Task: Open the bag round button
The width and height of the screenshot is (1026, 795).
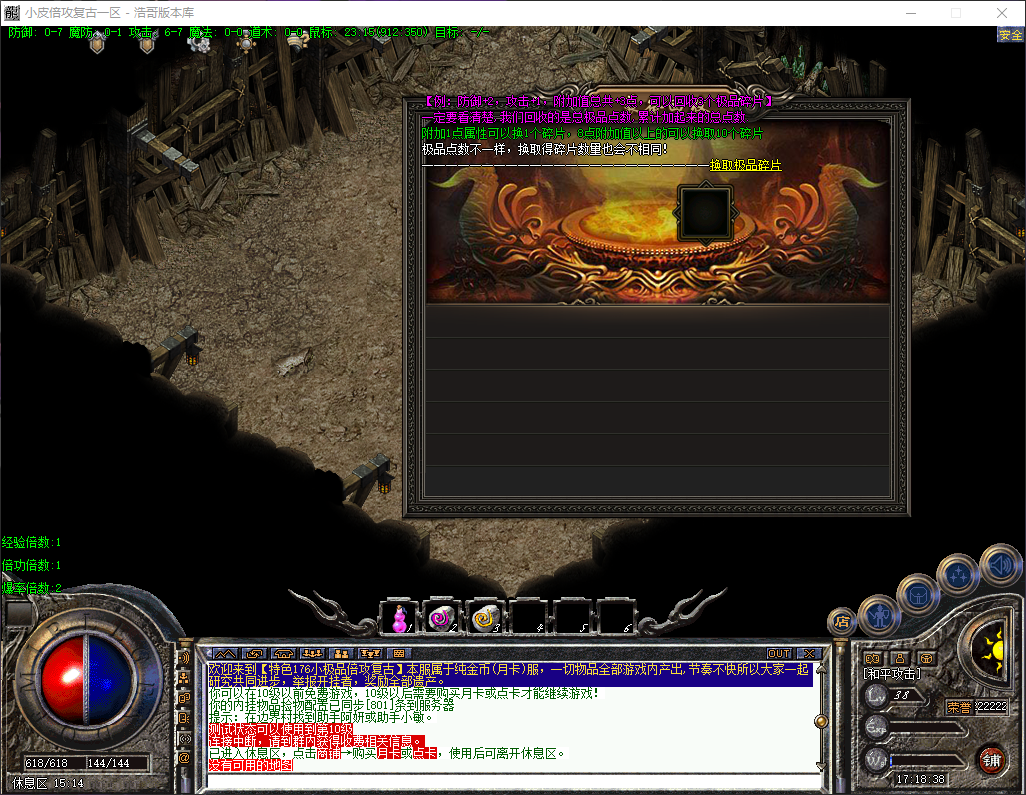Action: pos(916,594)
